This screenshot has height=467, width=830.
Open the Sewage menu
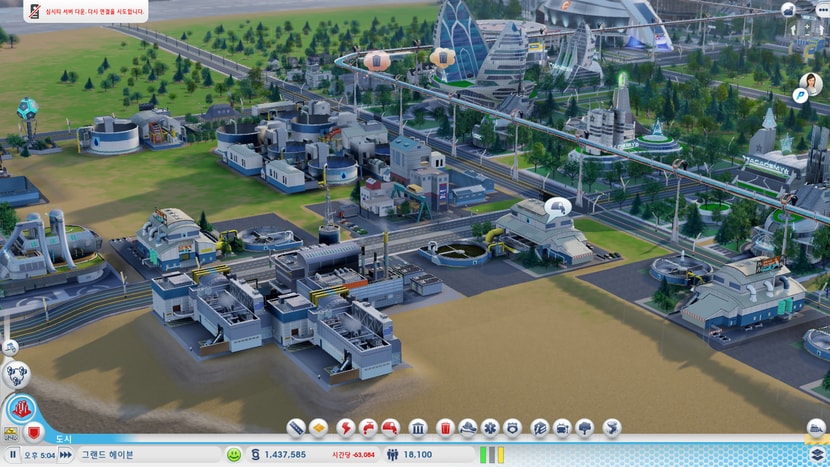pyautogui.click(x=391, y=428)
